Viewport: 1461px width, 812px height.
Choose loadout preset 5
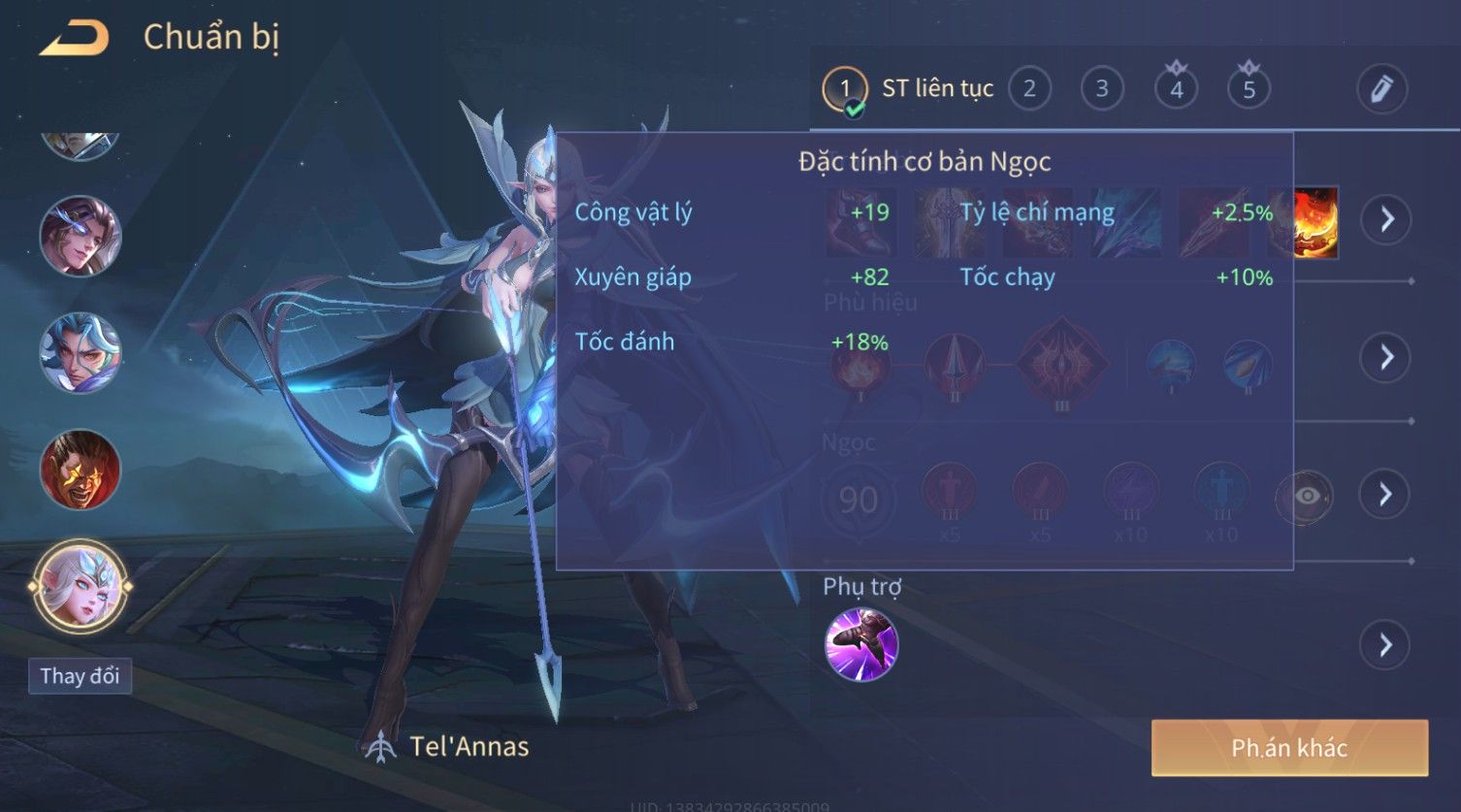pyautogui.click(x=1249, y=89)
